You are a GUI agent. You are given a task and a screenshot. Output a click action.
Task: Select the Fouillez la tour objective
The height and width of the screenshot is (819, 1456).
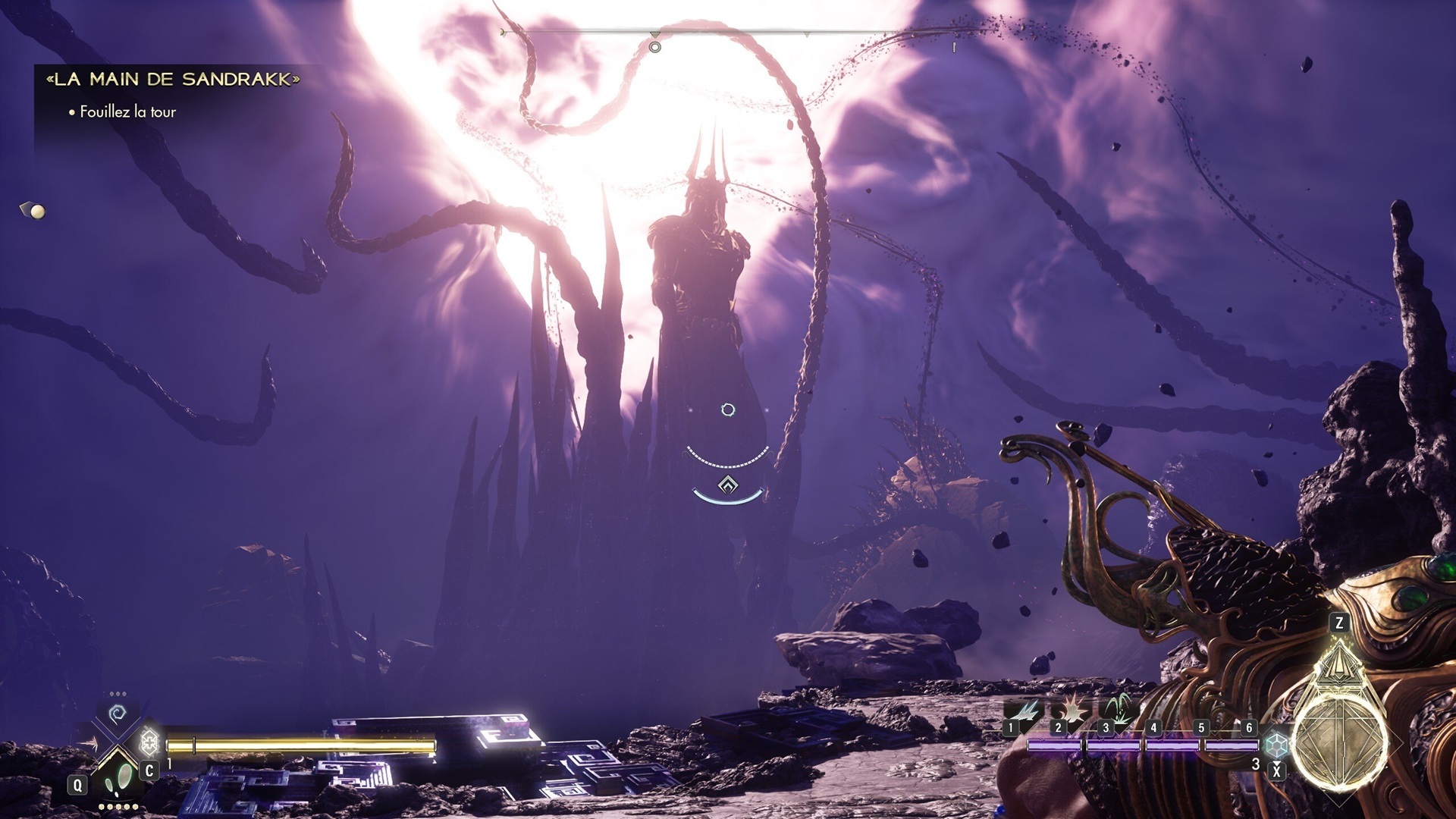click(x=127, y=112)
